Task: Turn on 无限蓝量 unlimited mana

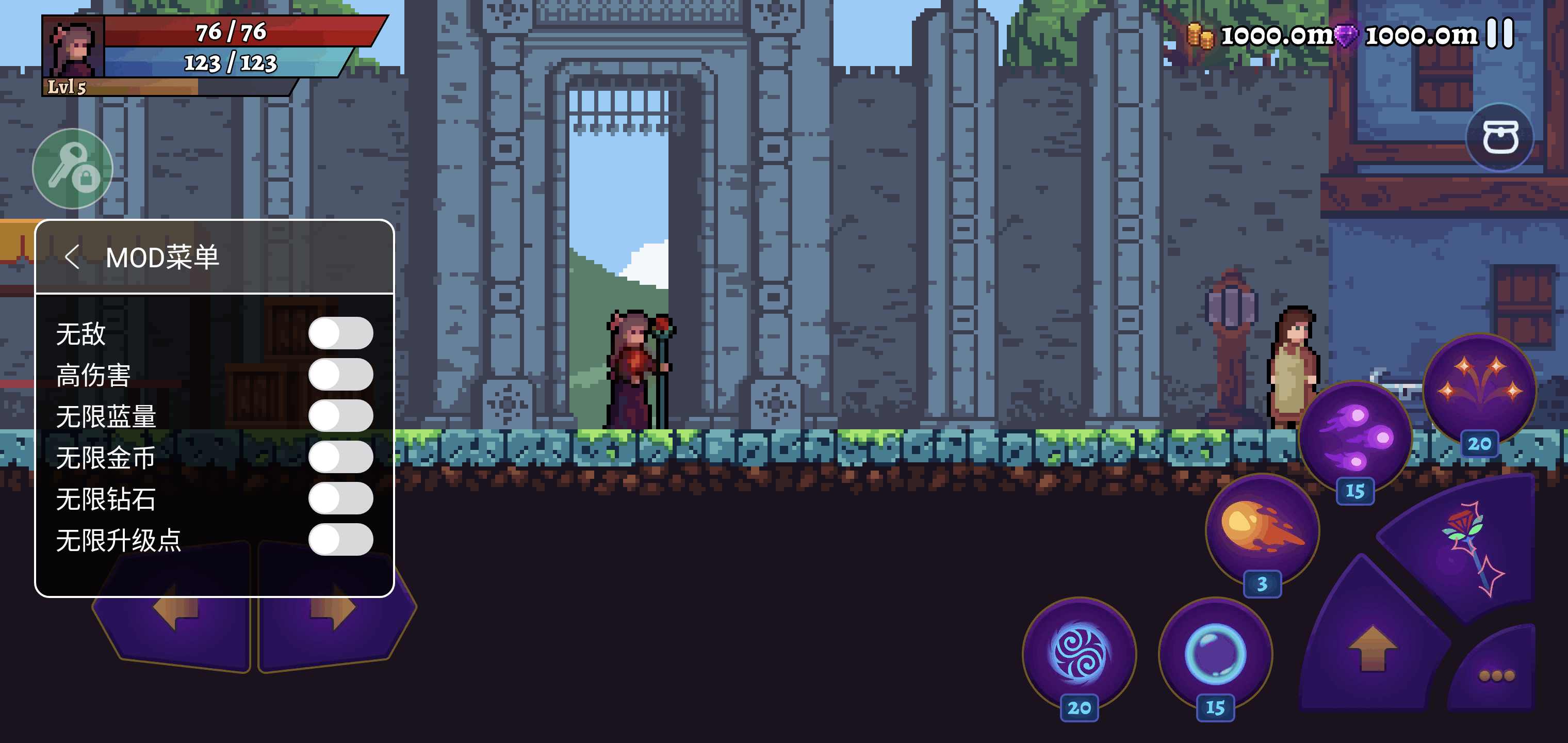Action: [340, 416]
